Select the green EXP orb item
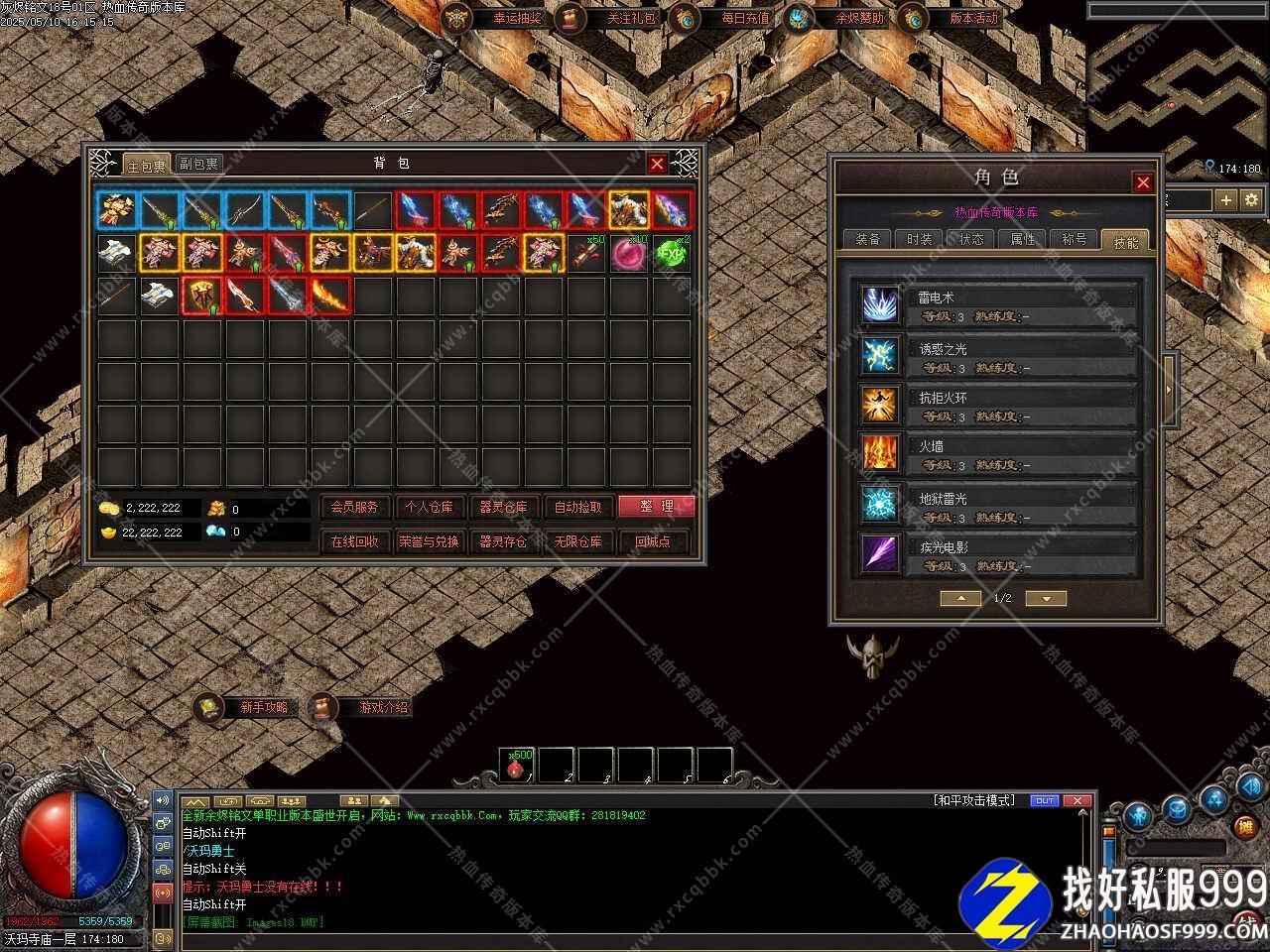Viewport: 1270px width, 952px height. [x=672, y=253]
